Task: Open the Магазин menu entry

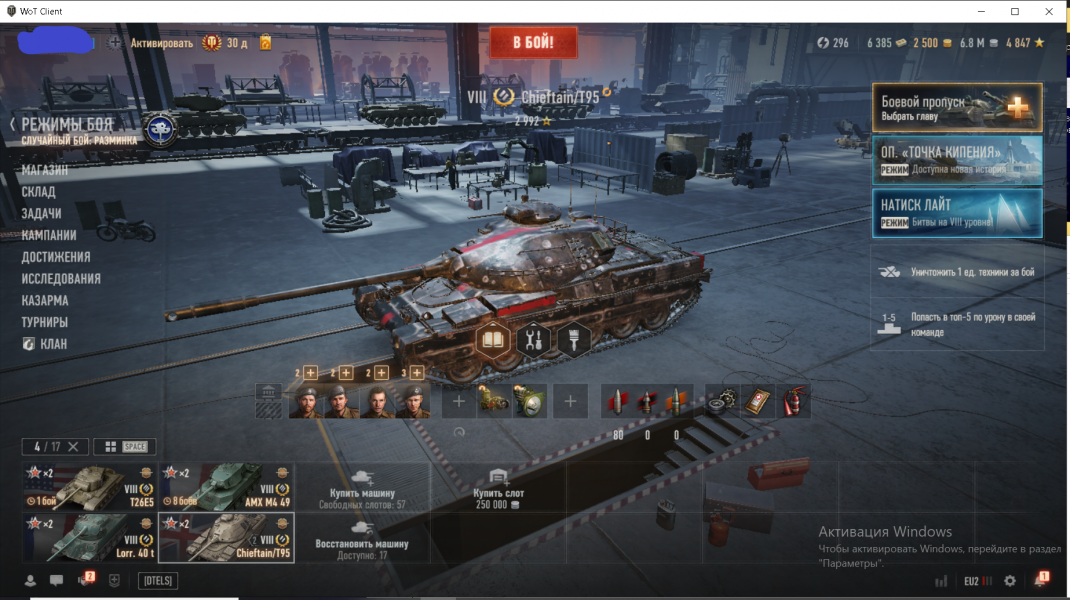Action: 45,170
